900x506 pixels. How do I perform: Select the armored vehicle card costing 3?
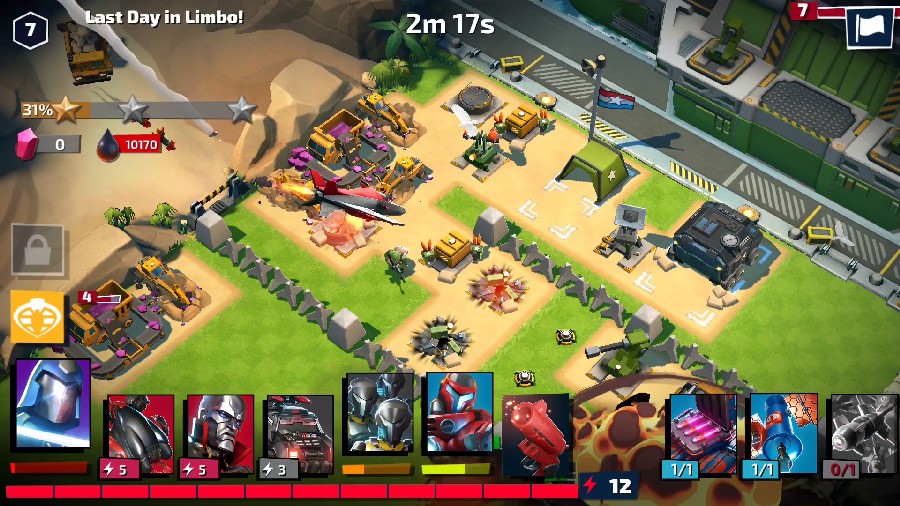[x=298, y=430]
